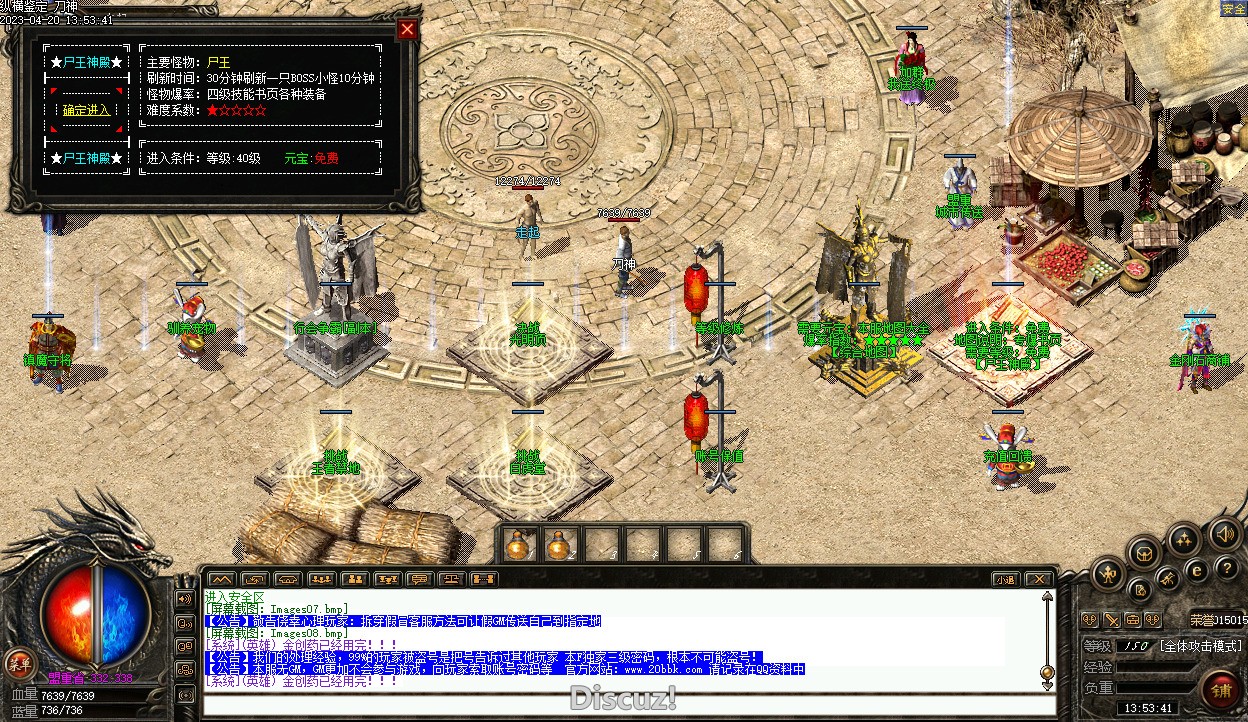The height and width of the screenshot is (722, 1248).
Task: Click the small sword icon above level
Action: tap(1111, 620)
